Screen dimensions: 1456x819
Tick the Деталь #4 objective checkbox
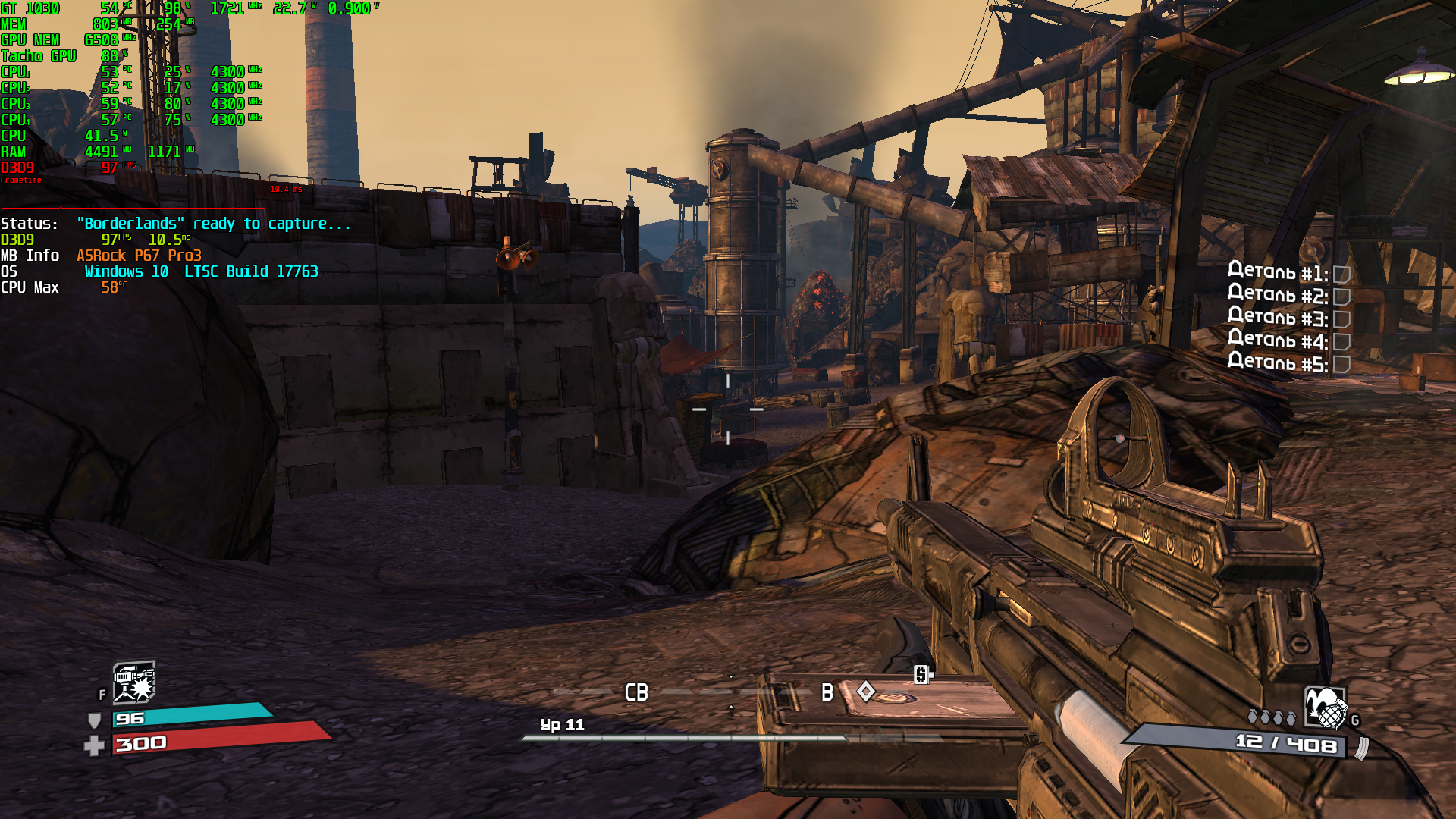tap(1341, 343)
